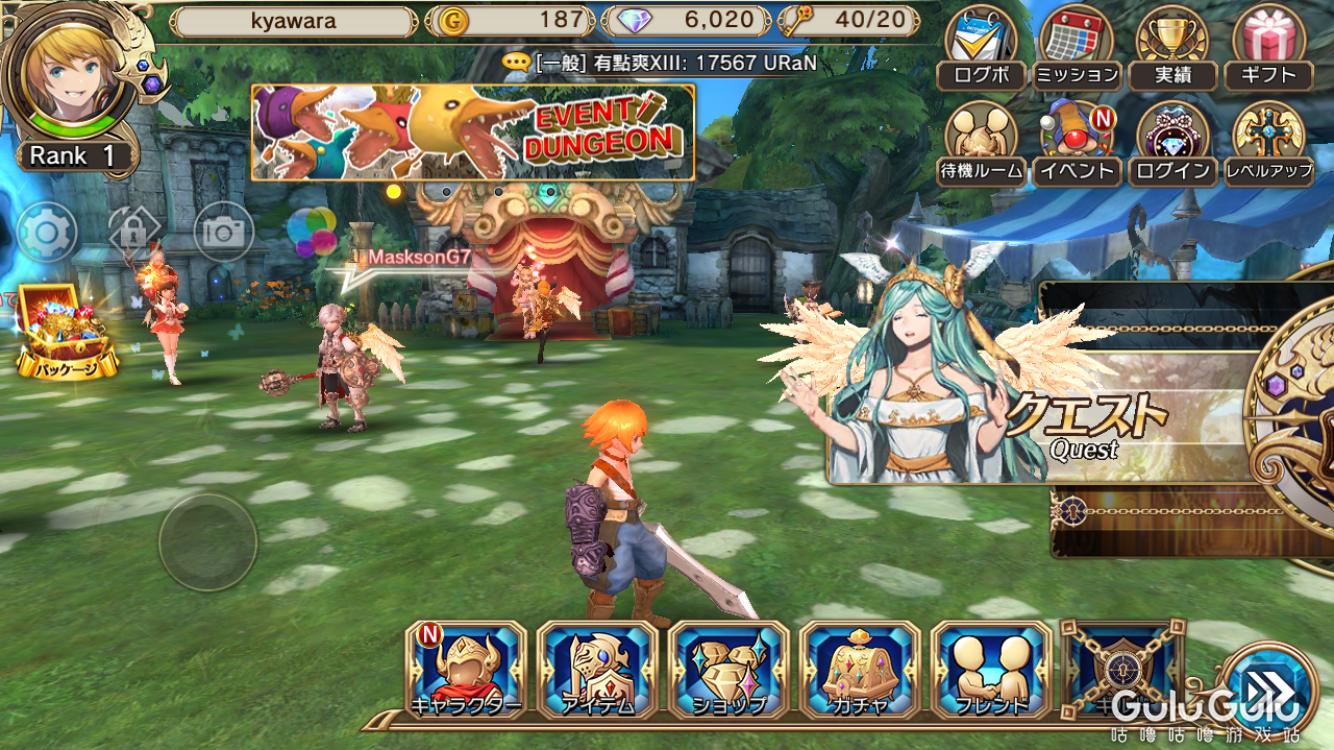
Task: Open the ショップ shop menu
Action: [729, 670]
